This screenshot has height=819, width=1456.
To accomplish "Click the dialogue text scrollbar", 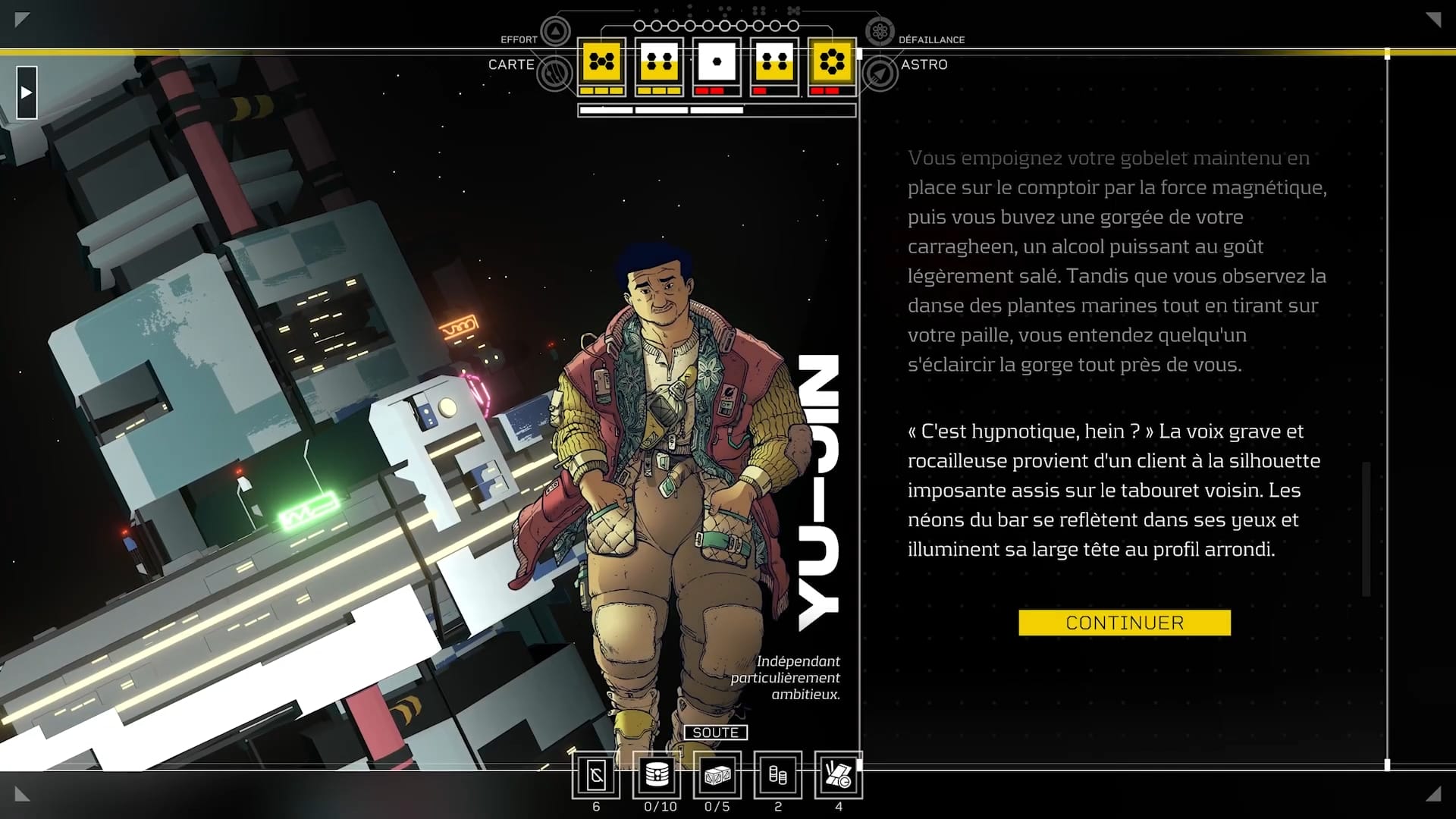I will [x=1367, y=529].
